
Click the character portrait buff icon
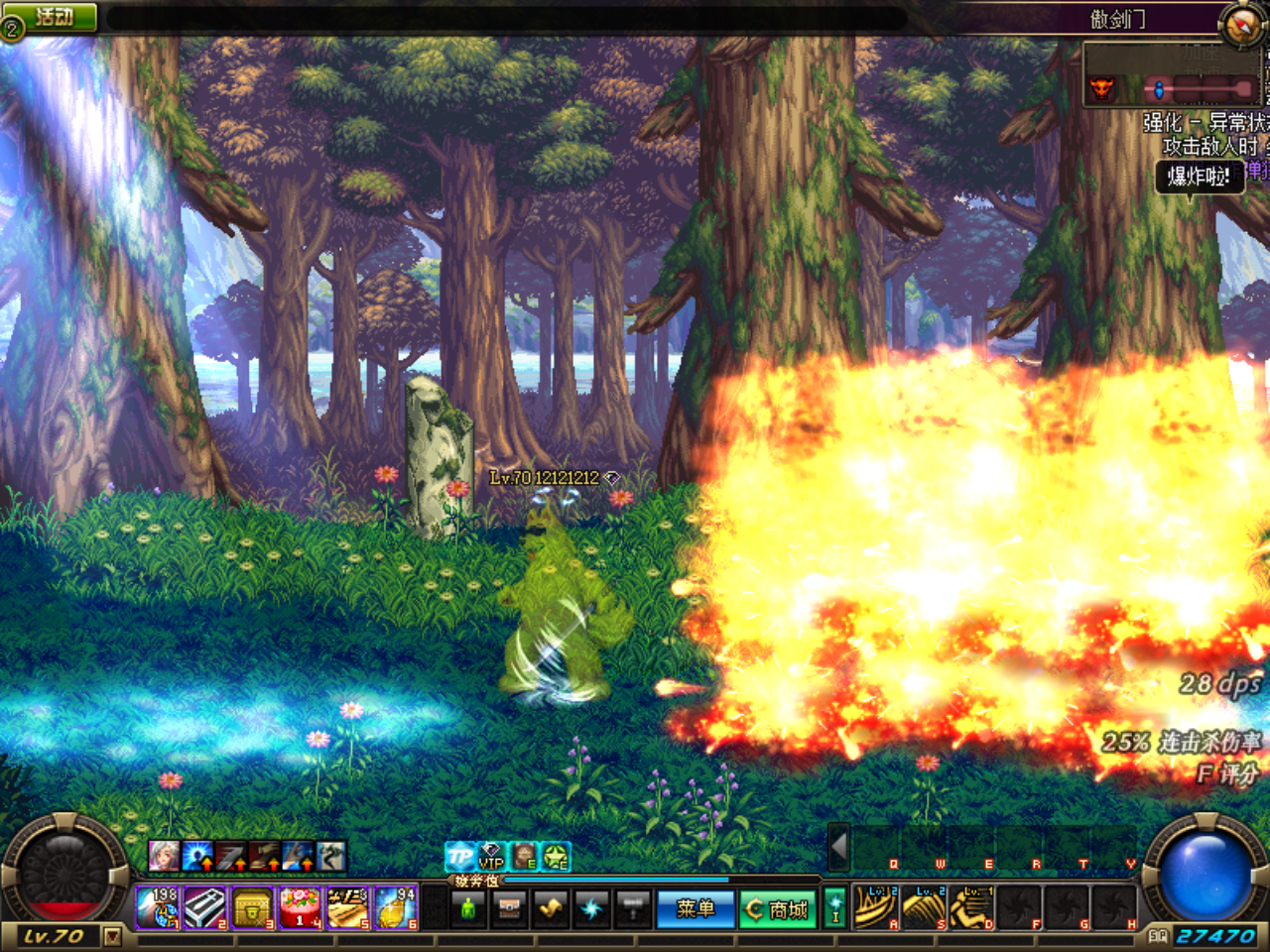pyautogui.click(x=164, y=855)
